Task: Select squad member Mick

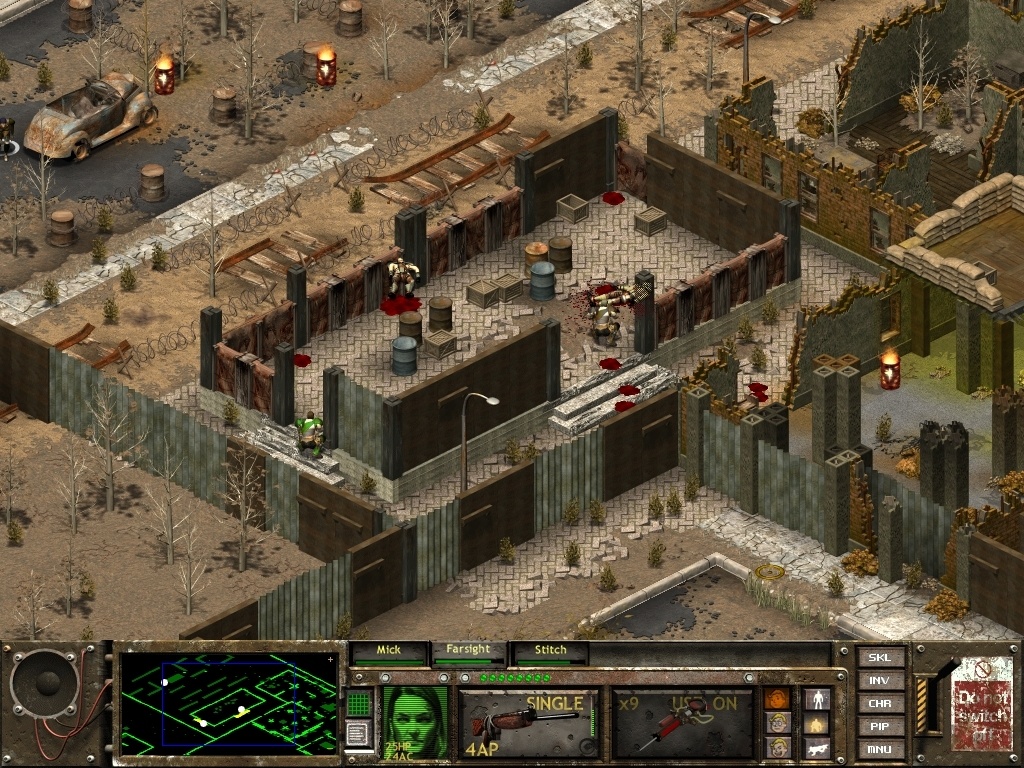Action: [x=388, y=651]
